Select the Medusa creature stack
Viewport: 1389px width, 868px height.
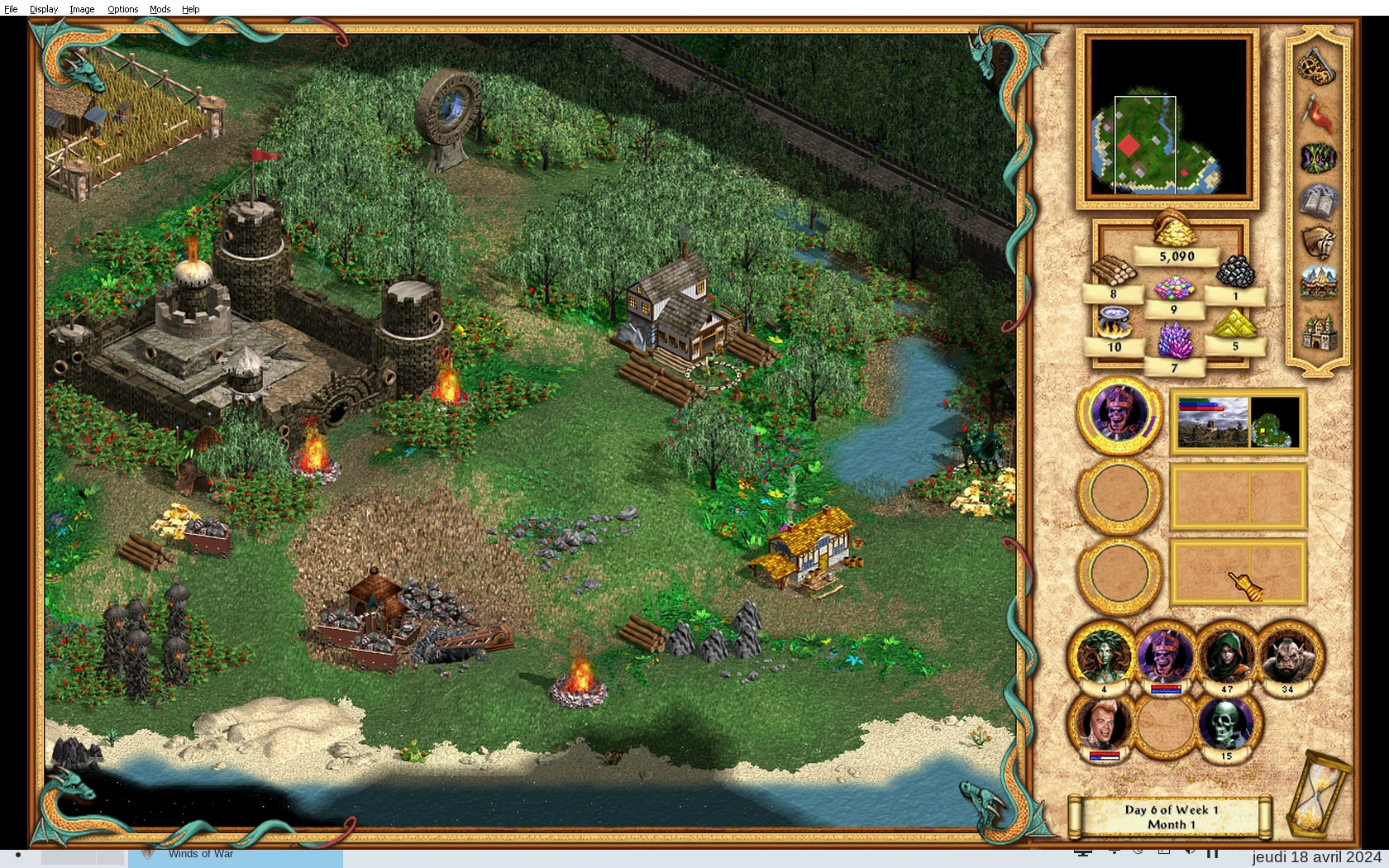1104,656
